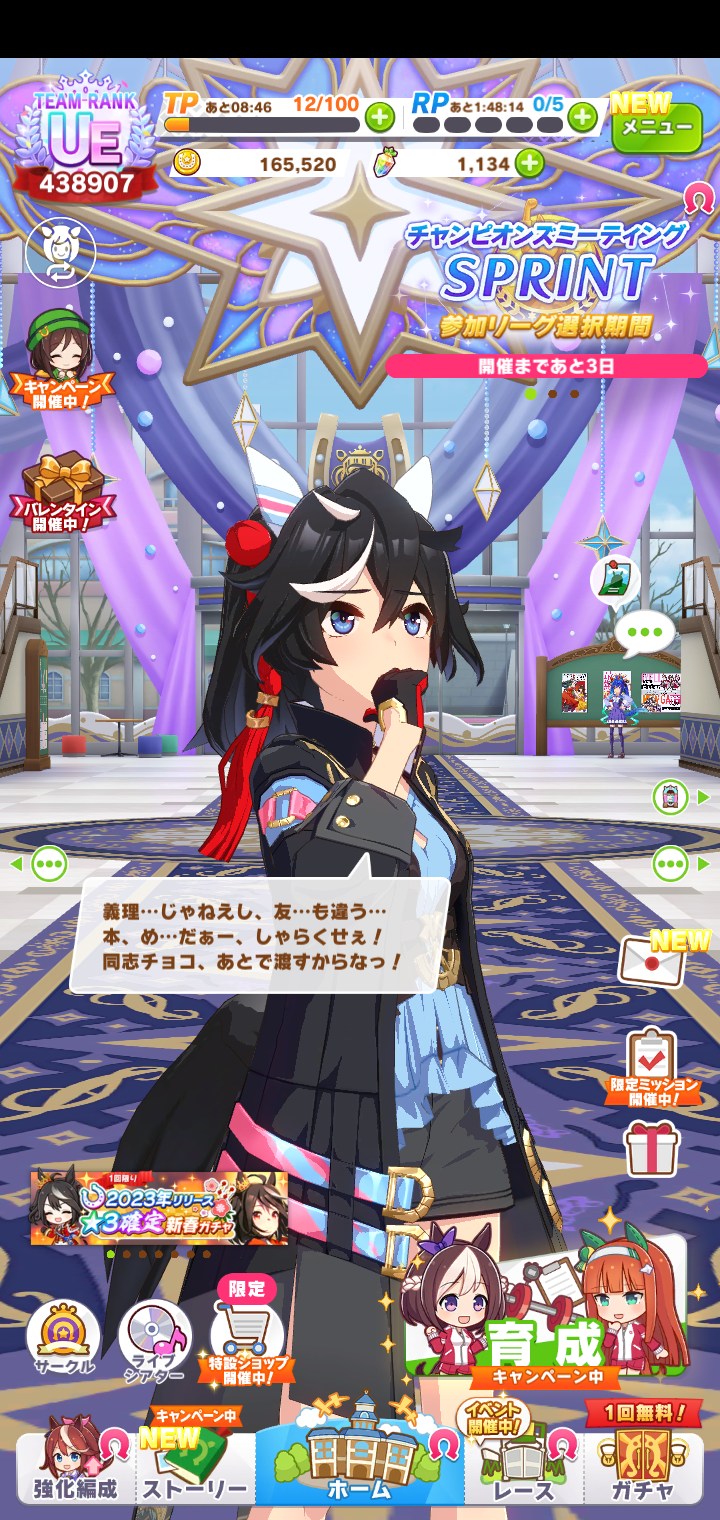
Task: Open the green メニュー button
Action: [656, 128]
